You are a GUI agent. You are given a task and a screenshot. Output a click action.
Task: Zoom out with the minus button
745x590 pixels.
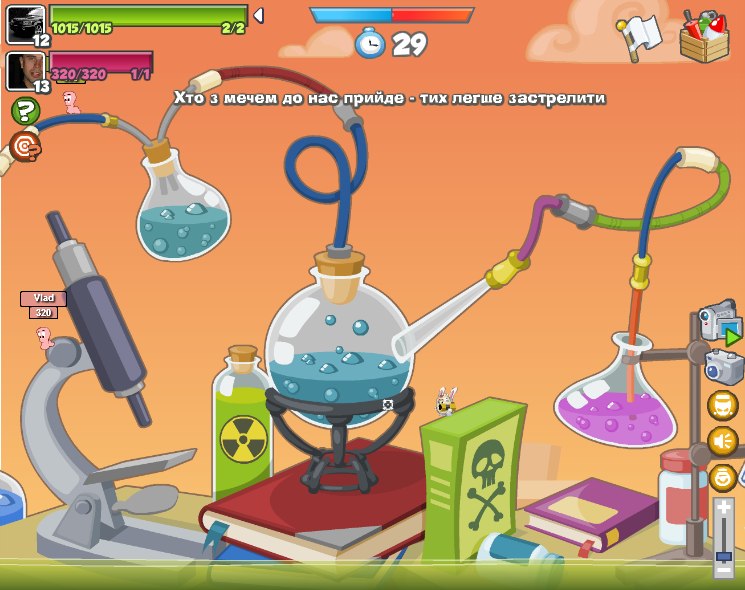723,570
